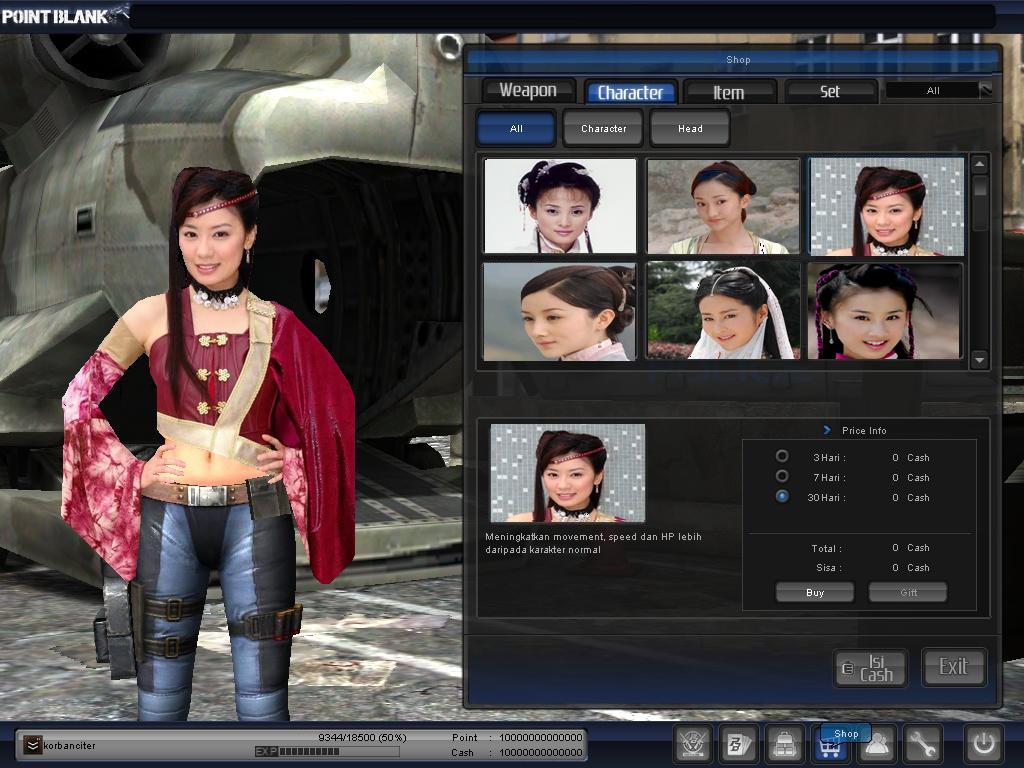Viewport: 1024px width, 768px height.
Task: Switch to the Weapon tab
Action: coord(528,91)
